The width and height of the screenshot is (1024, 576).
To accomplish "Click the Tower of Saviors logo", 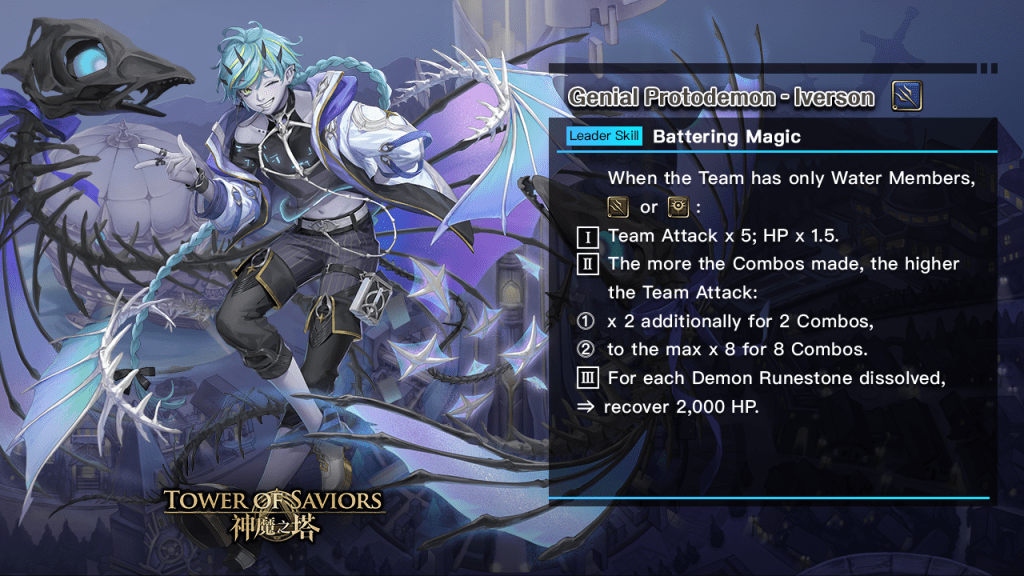I will (x=273, y=513).
